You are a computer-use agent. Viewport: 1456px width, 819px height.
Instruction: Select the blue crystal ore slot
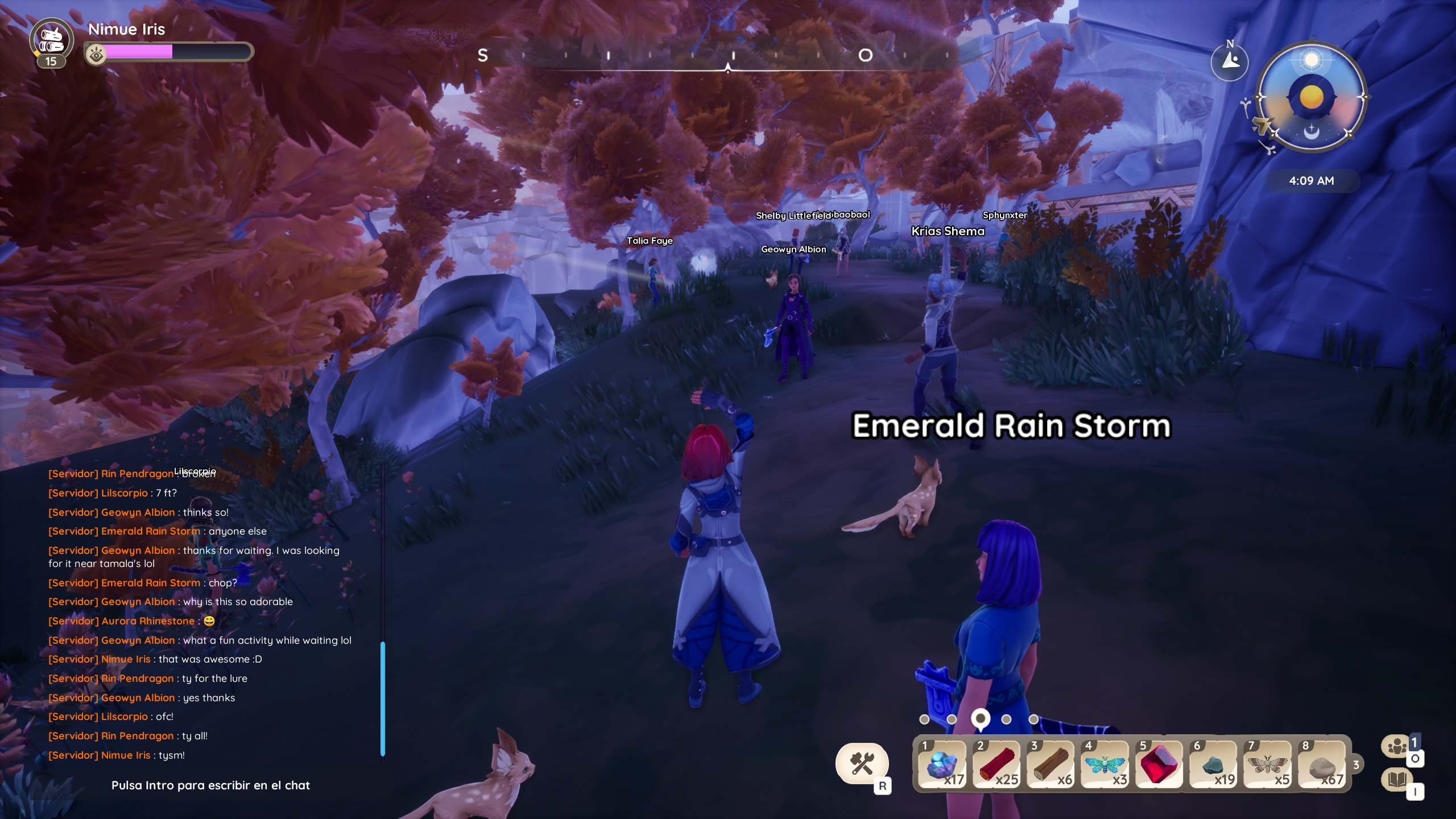[x=942, y=765]
